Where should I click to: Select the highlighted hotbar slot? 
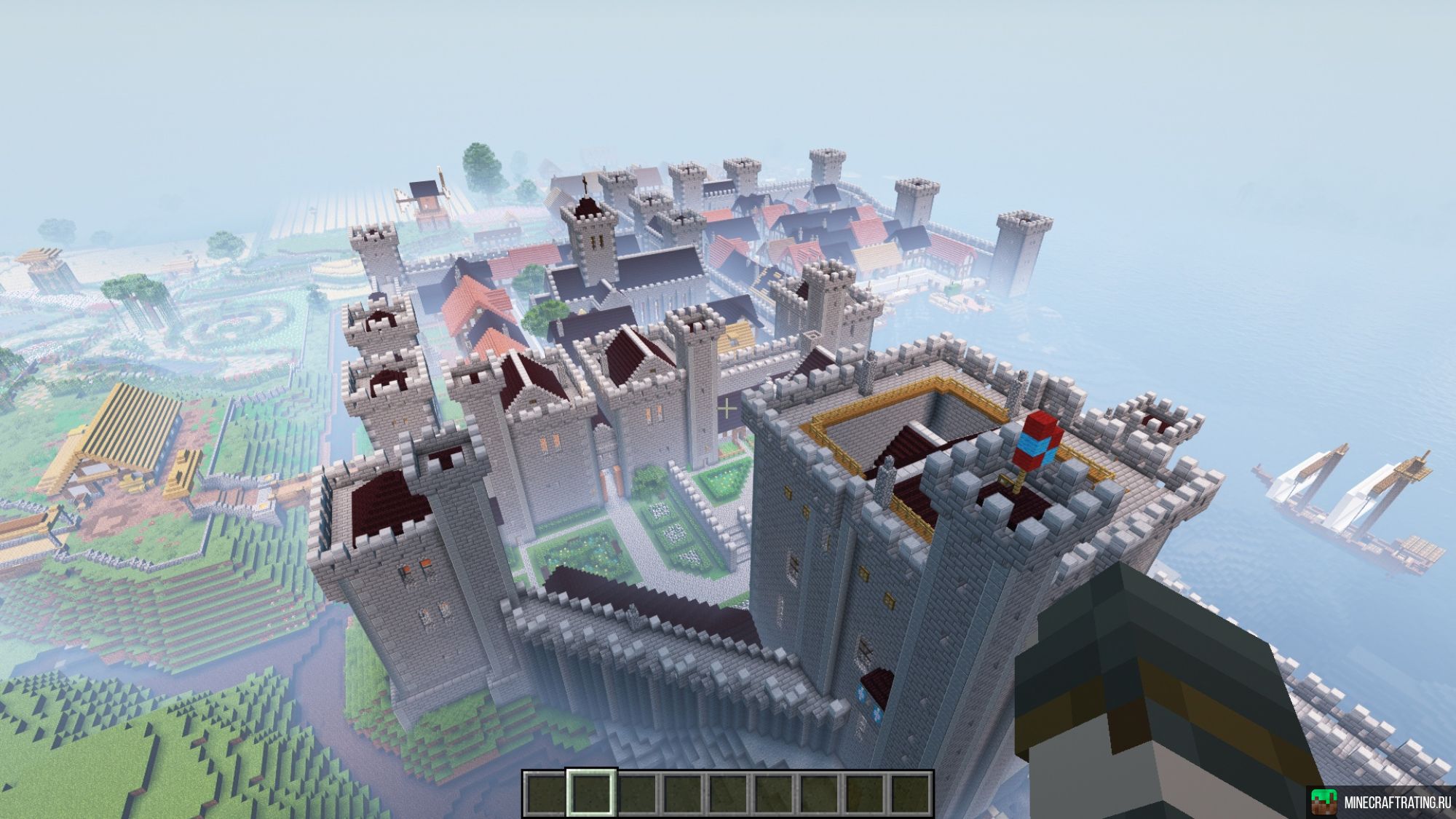coord(591,792)
